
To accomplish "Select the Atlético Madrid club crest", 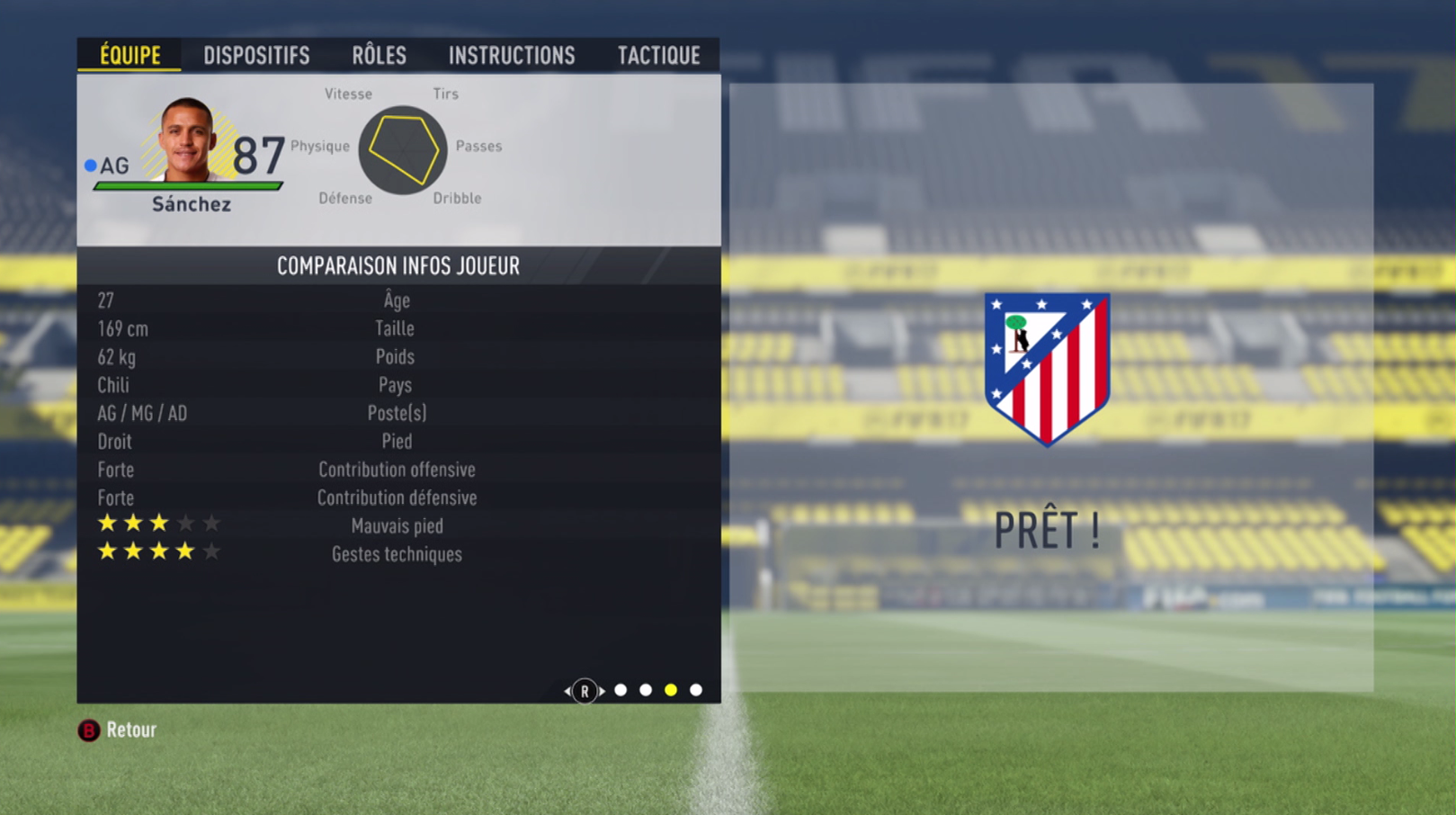I will (x=1046, y=369).
